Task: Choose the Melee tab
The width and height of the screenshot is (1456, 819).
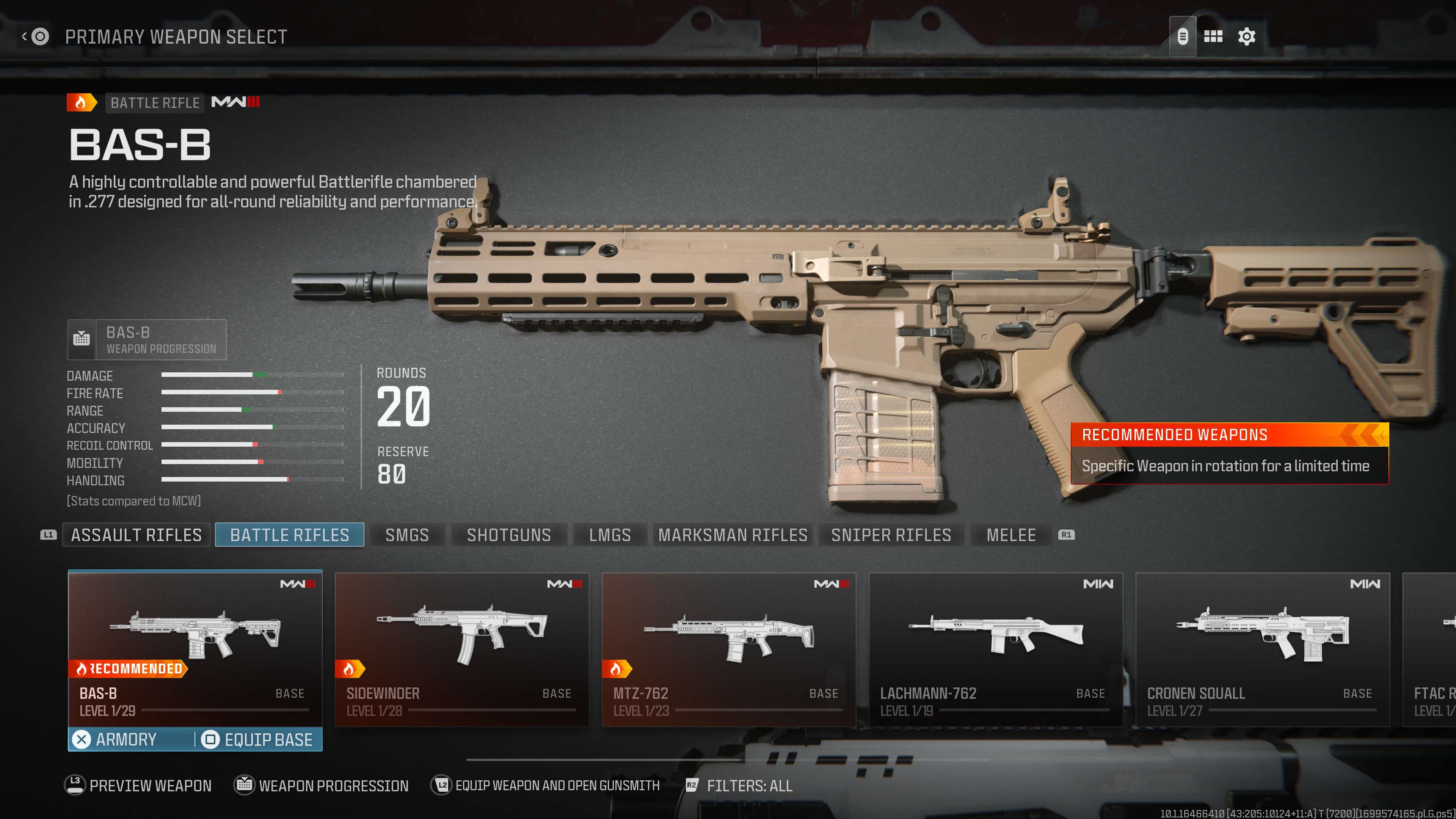Action: click(x=1011, y=535)
